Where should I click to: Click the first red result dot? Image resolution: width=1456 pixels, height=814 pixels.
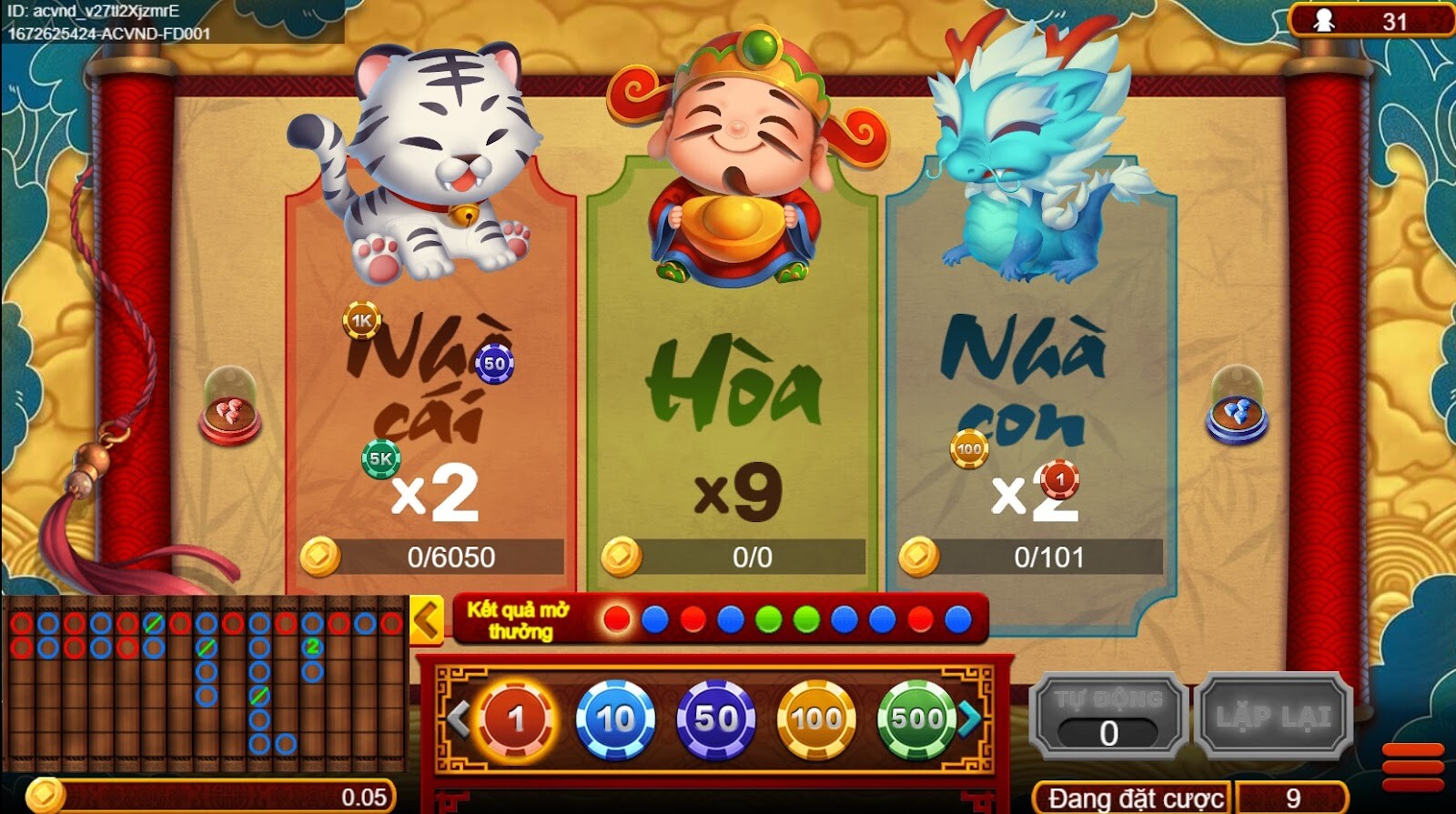(614, 618)
